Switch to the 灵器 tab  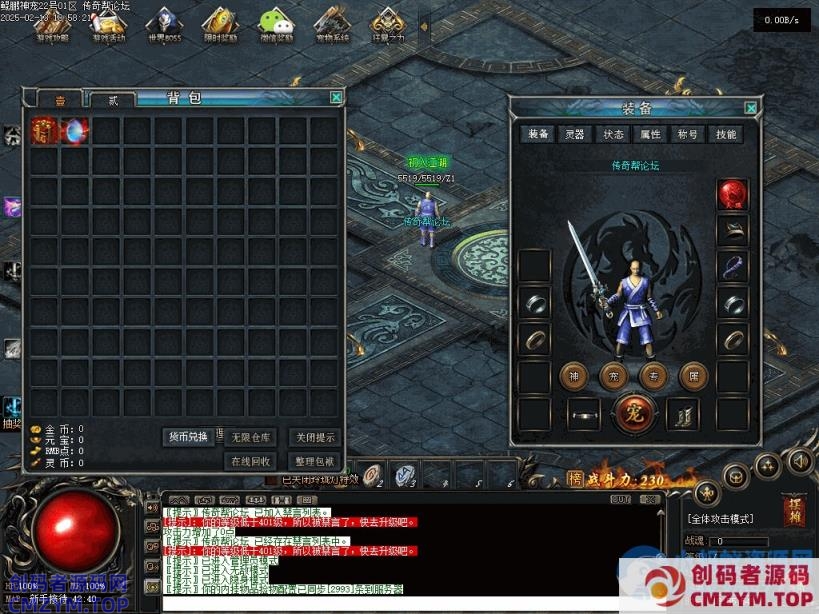tap(575, 134)
